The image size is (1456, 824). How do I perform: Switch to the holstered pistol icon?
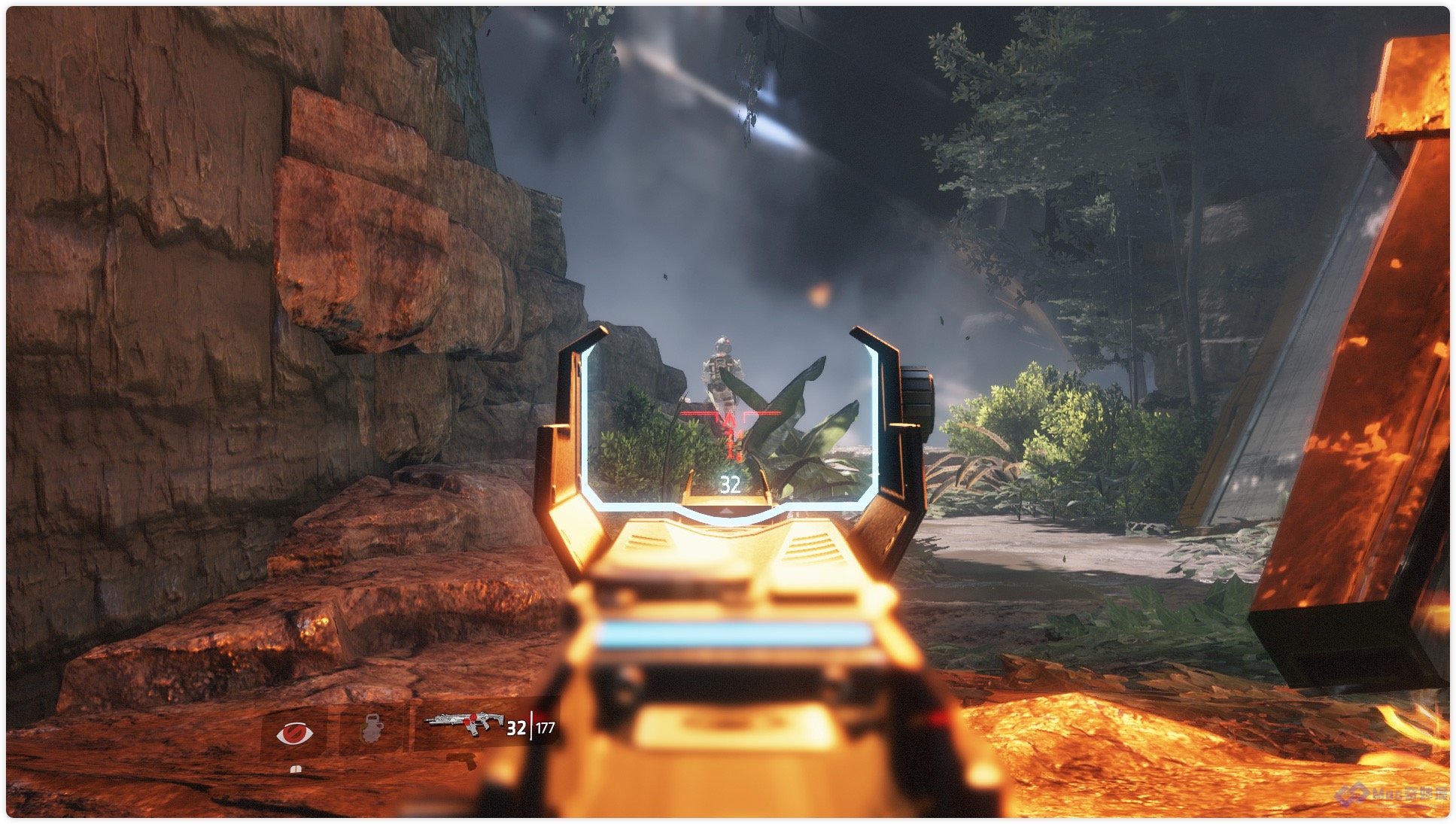tap(461, 761)
